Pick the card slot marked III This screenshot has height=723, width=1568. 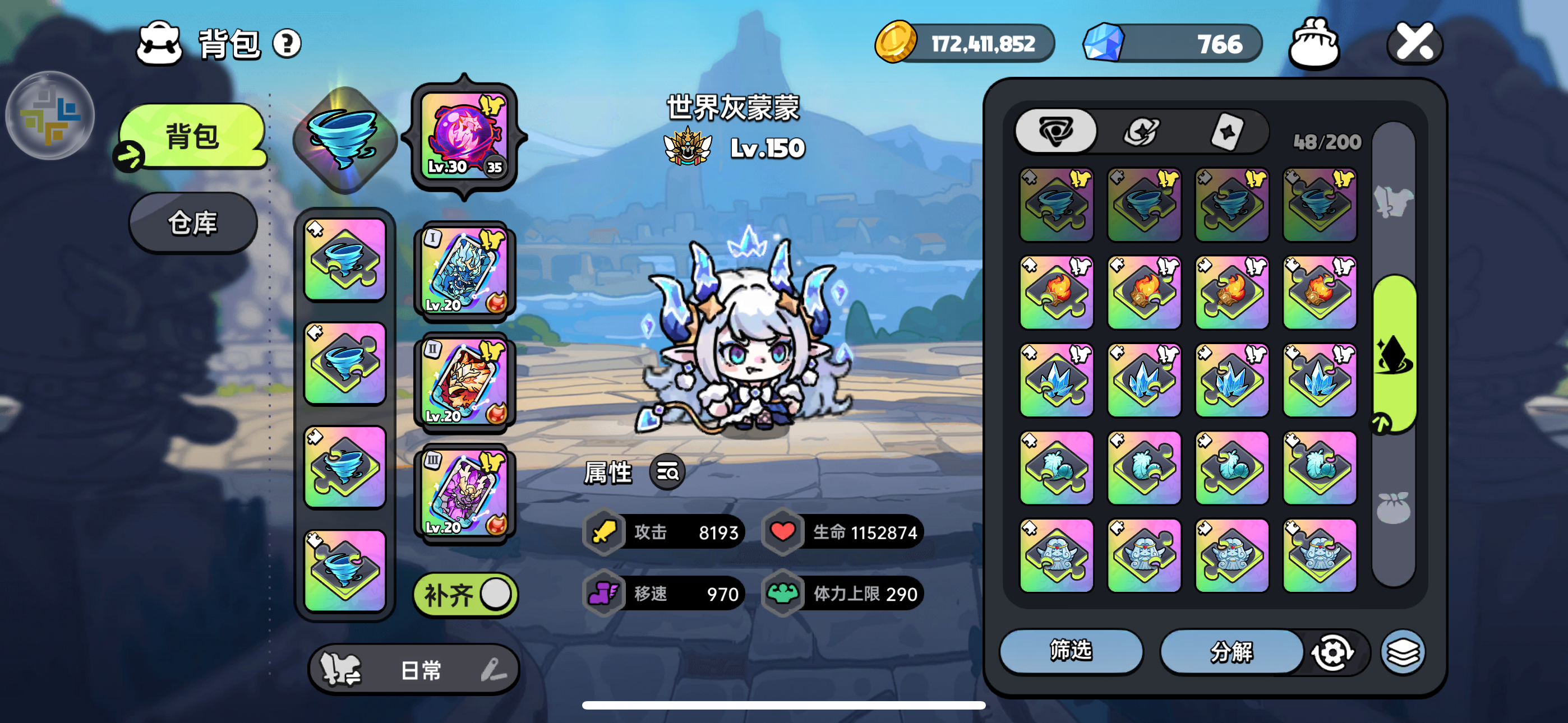click(x=464, y=493)
